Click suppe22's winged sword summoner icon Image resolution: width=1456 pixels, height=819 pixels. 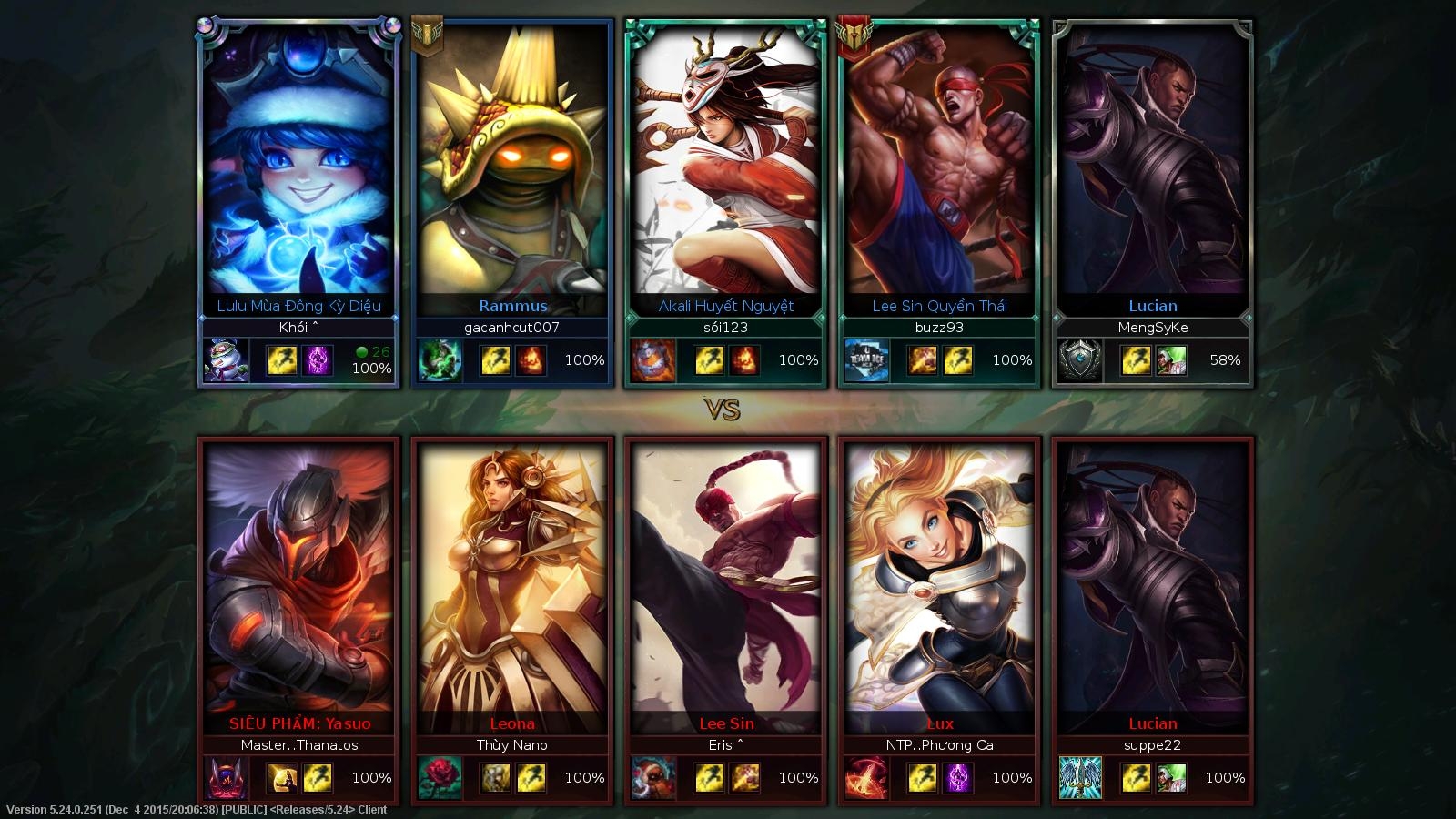click(1081, 778)
